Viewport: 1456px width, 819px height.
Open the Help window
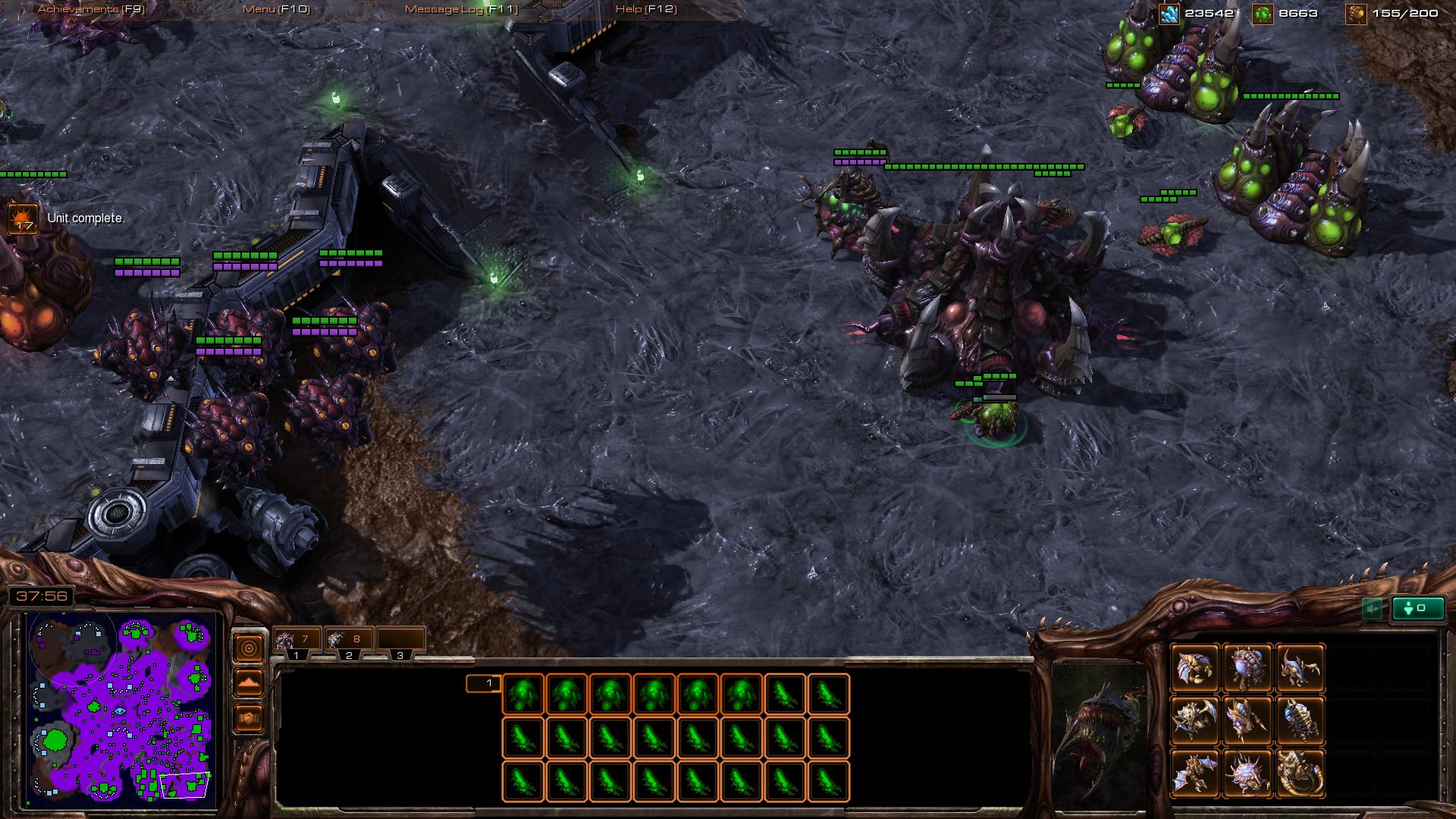click(646, 9)
